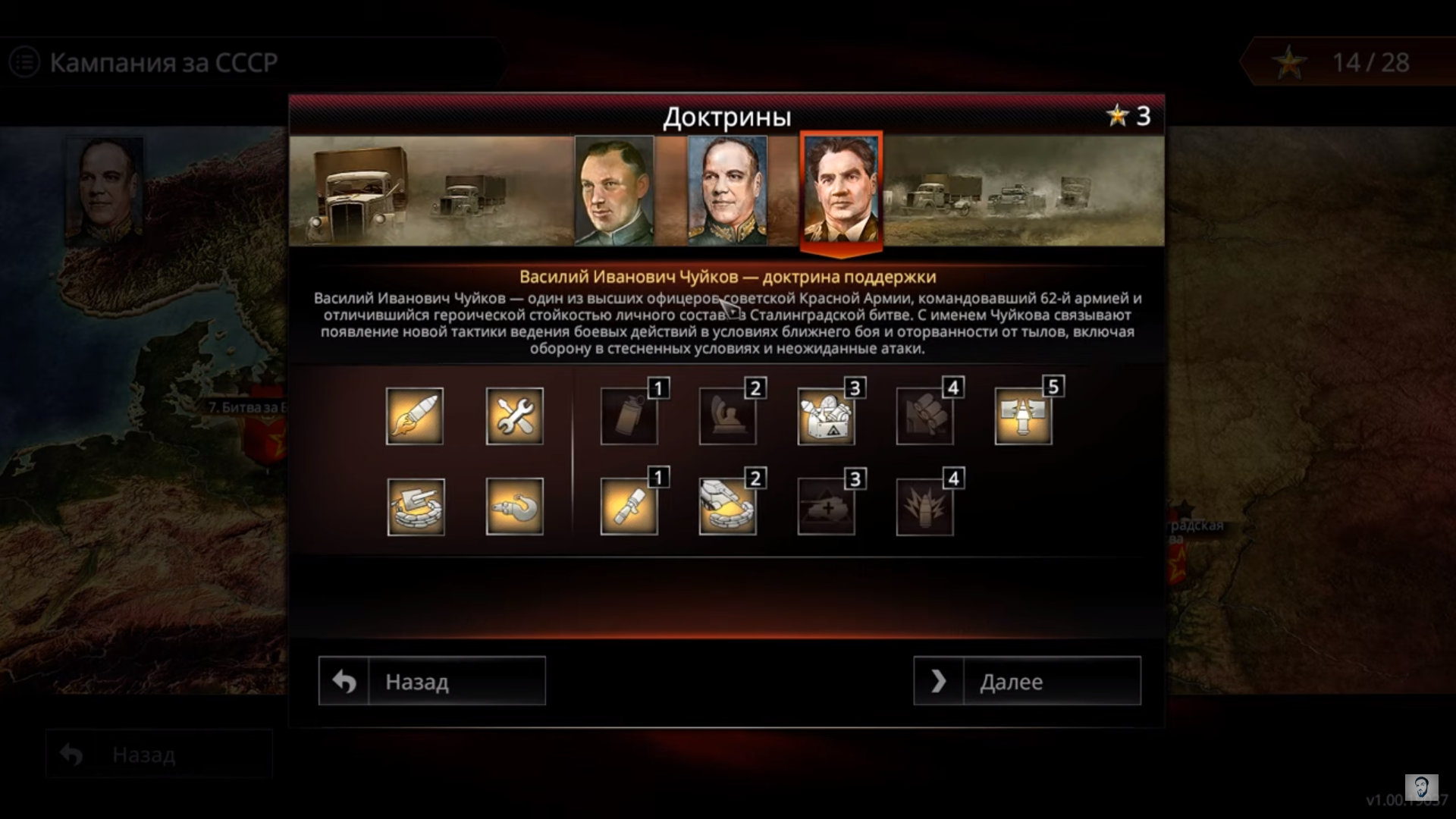Select the dimmed perk icon marked 2
Screen dimensions: 1456x819
[x=727, y=417]
